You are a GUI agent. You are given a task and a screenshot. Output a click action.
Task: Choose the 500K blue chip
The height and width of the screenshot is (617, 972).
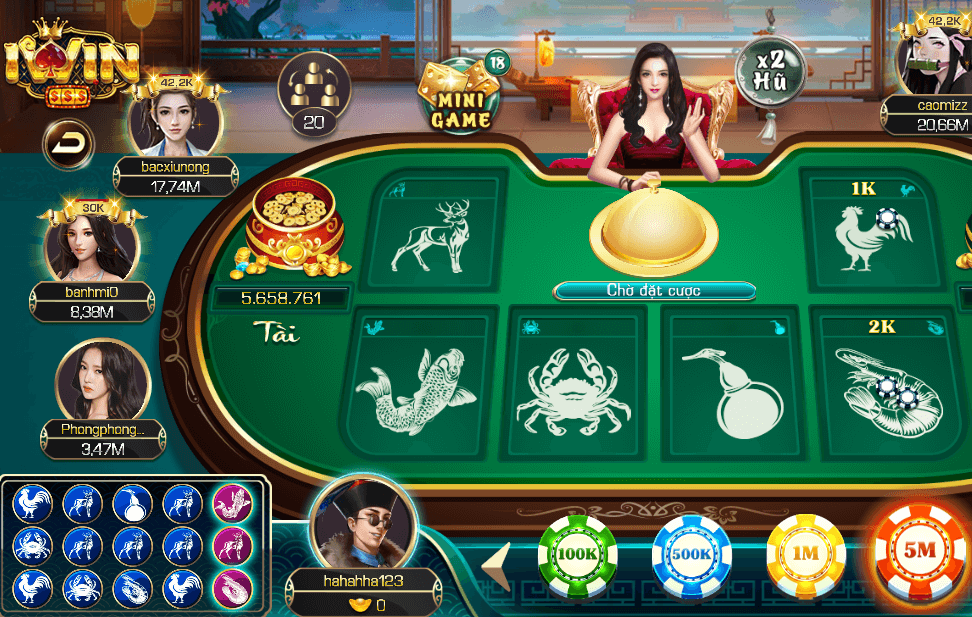(692, 554)
